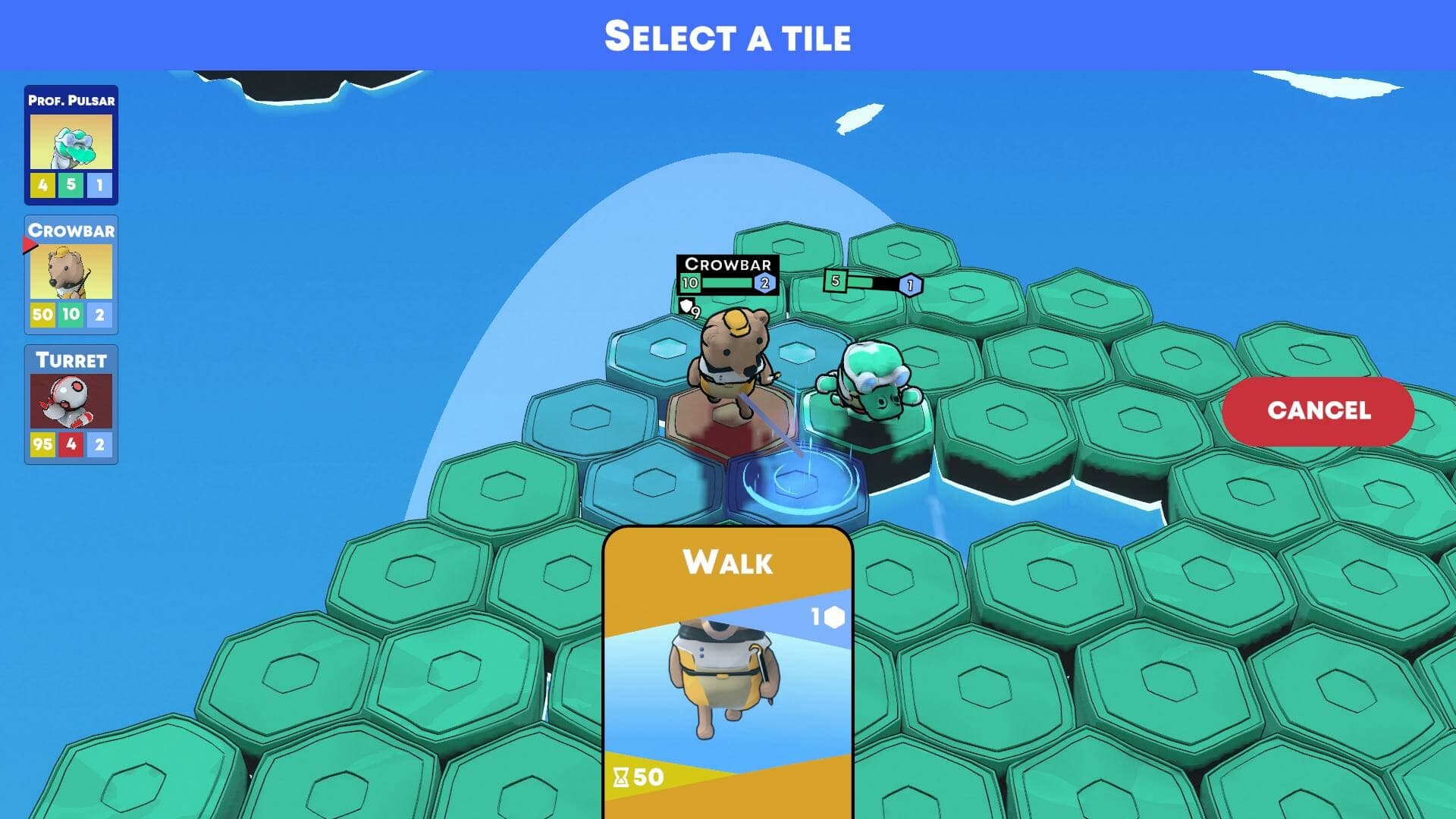Click Crowbar's yellow 50 health badge
Viewport: 1456px width, 819px height.
42,313
